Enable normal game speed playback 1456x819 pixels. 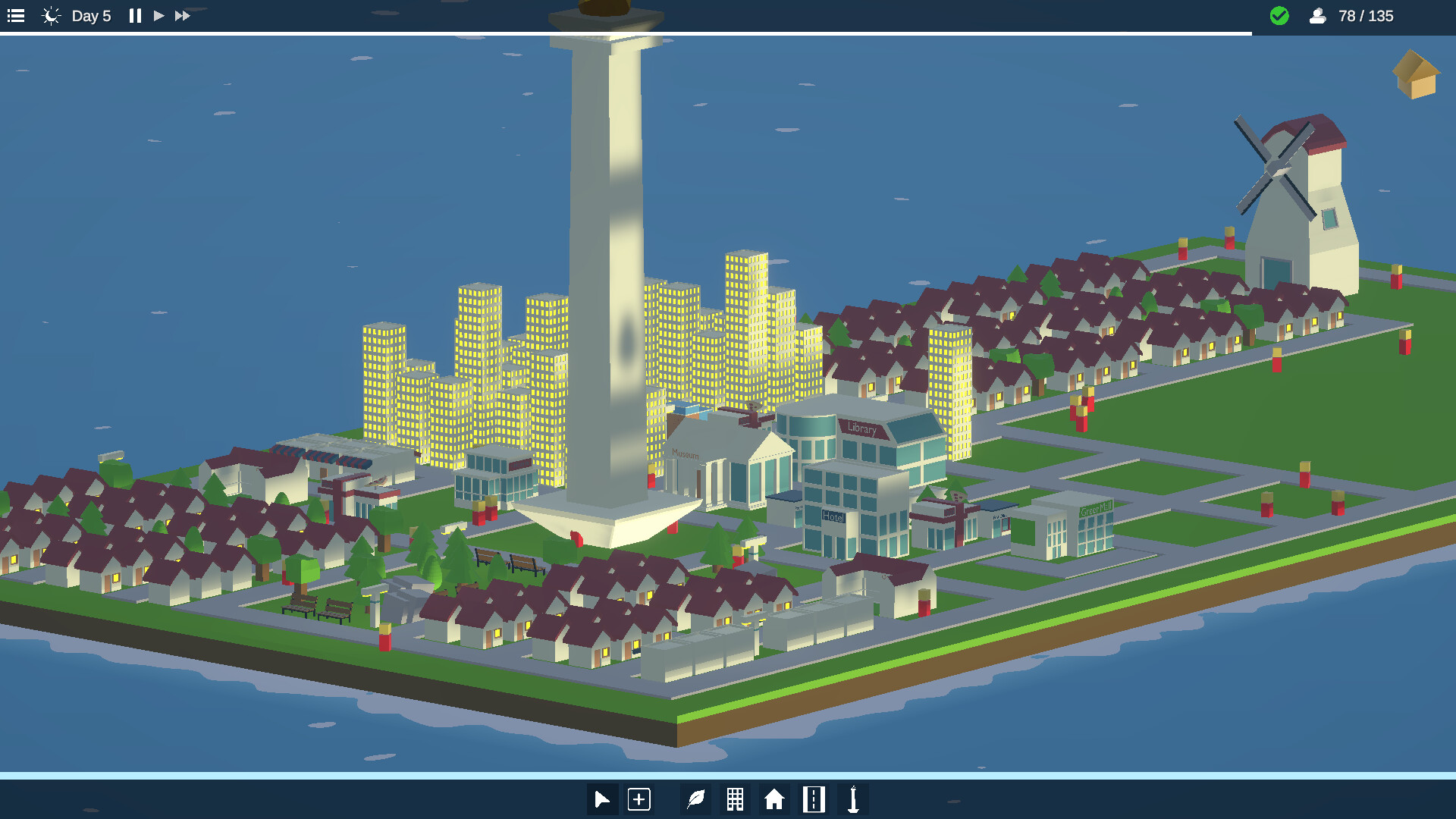coord(158,15)
